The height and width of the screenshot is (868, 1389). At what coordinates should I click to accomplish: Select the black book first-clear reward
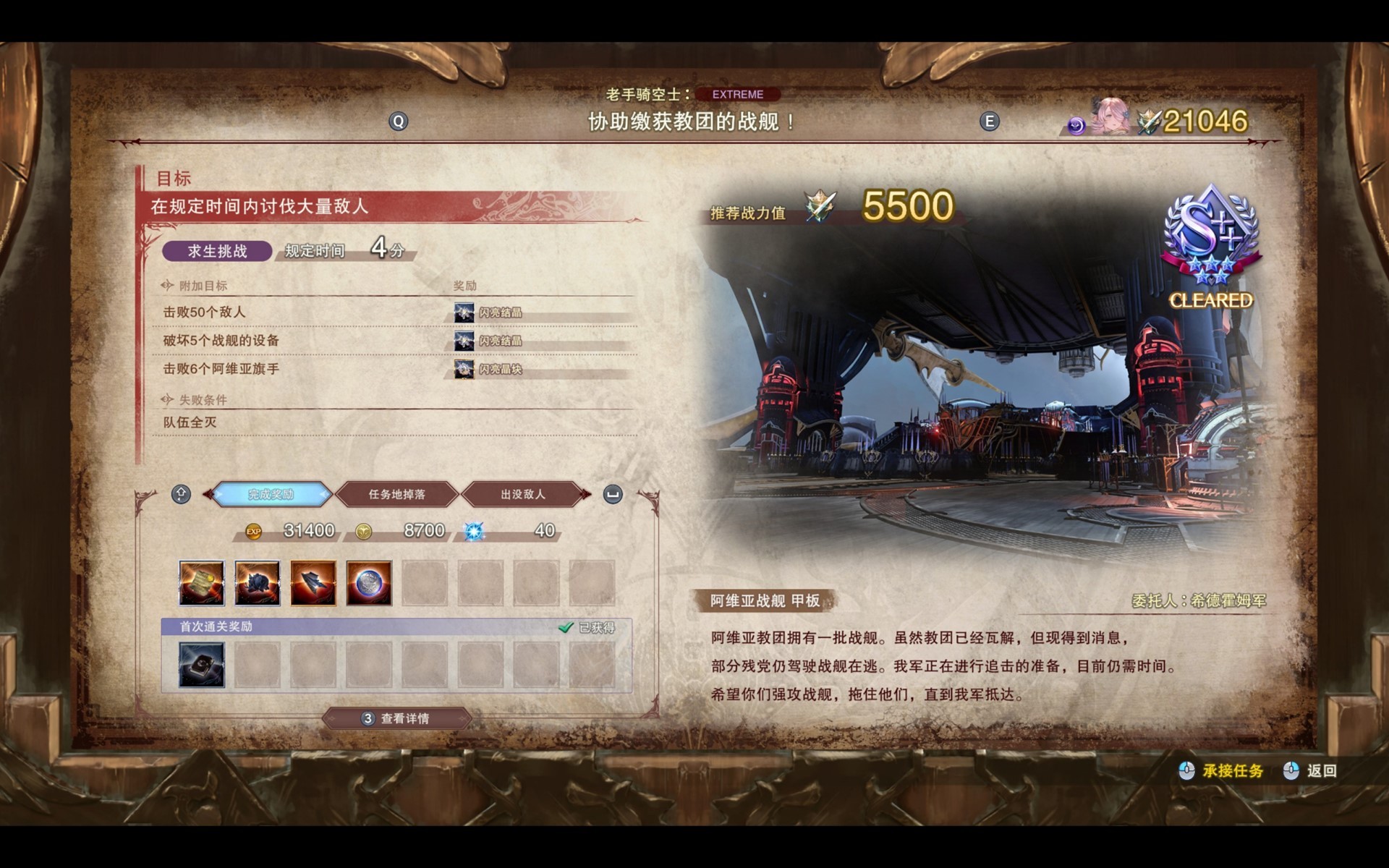click(x=202, y=665)
